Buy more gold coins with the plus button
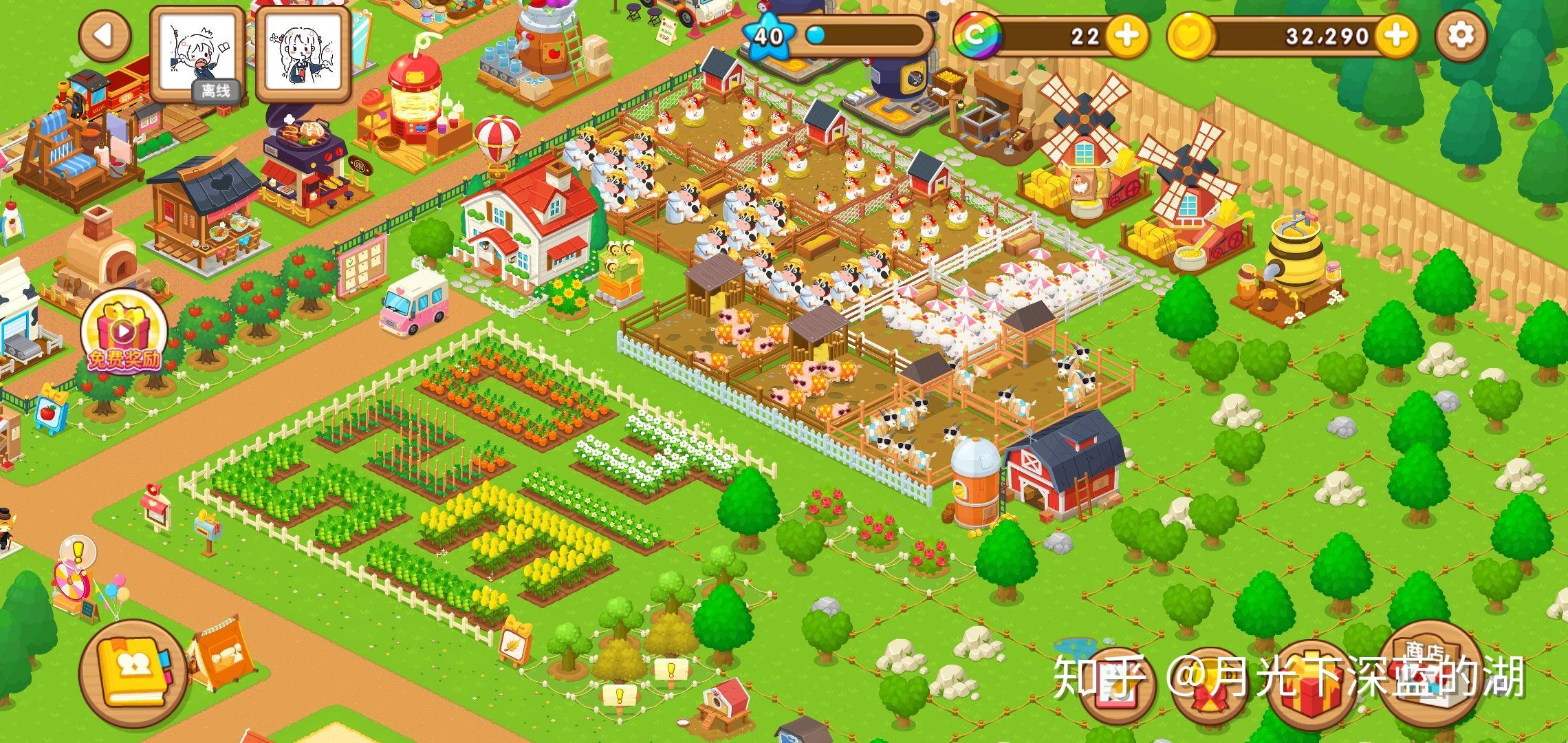1568x743 pixels. [x=1396, y=36]
